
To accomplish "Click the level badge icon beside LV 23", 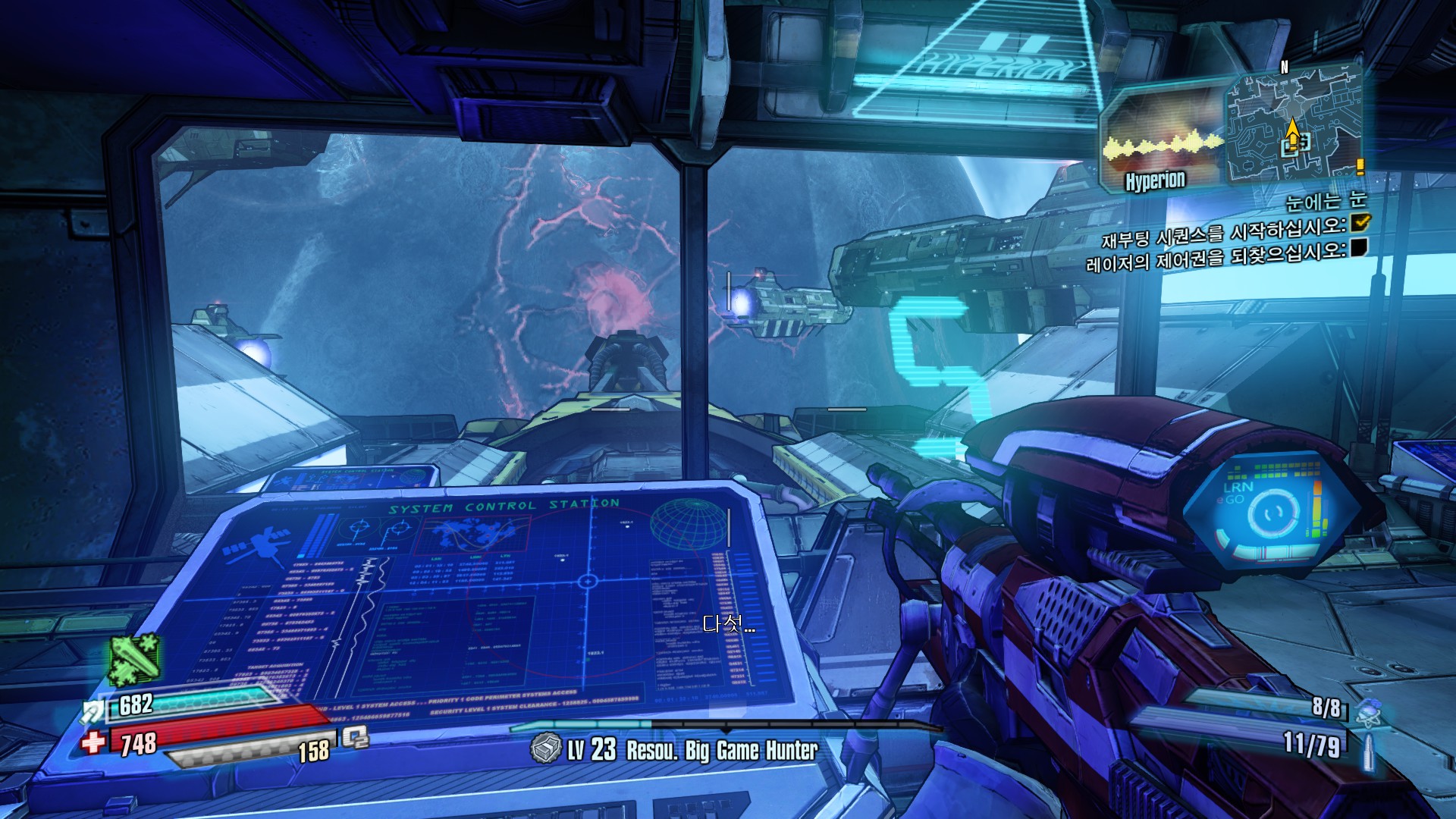I will [545, 749].
